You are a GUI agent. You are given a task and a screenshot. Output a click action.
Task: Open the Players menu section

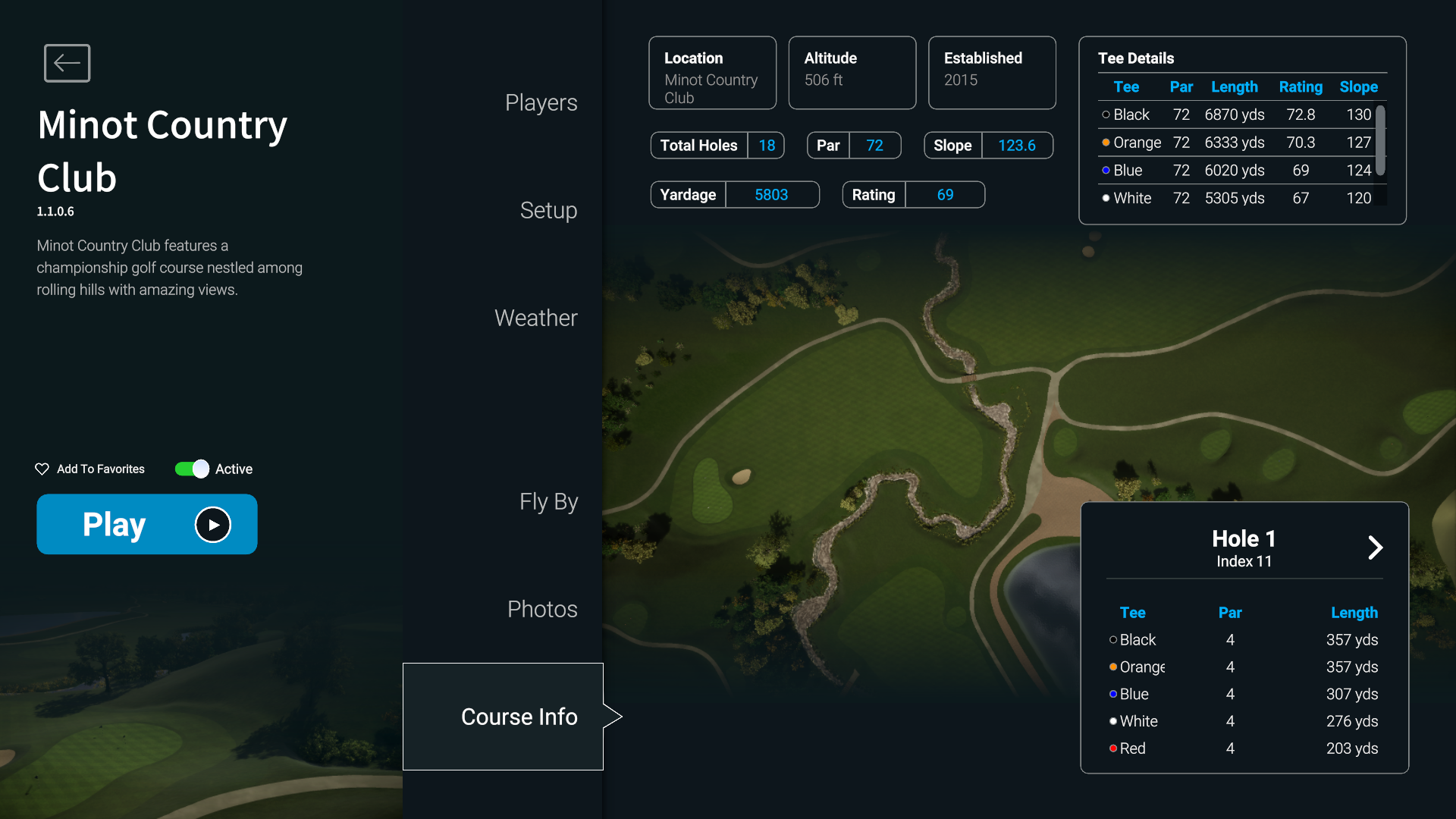(x=541, y=103)
